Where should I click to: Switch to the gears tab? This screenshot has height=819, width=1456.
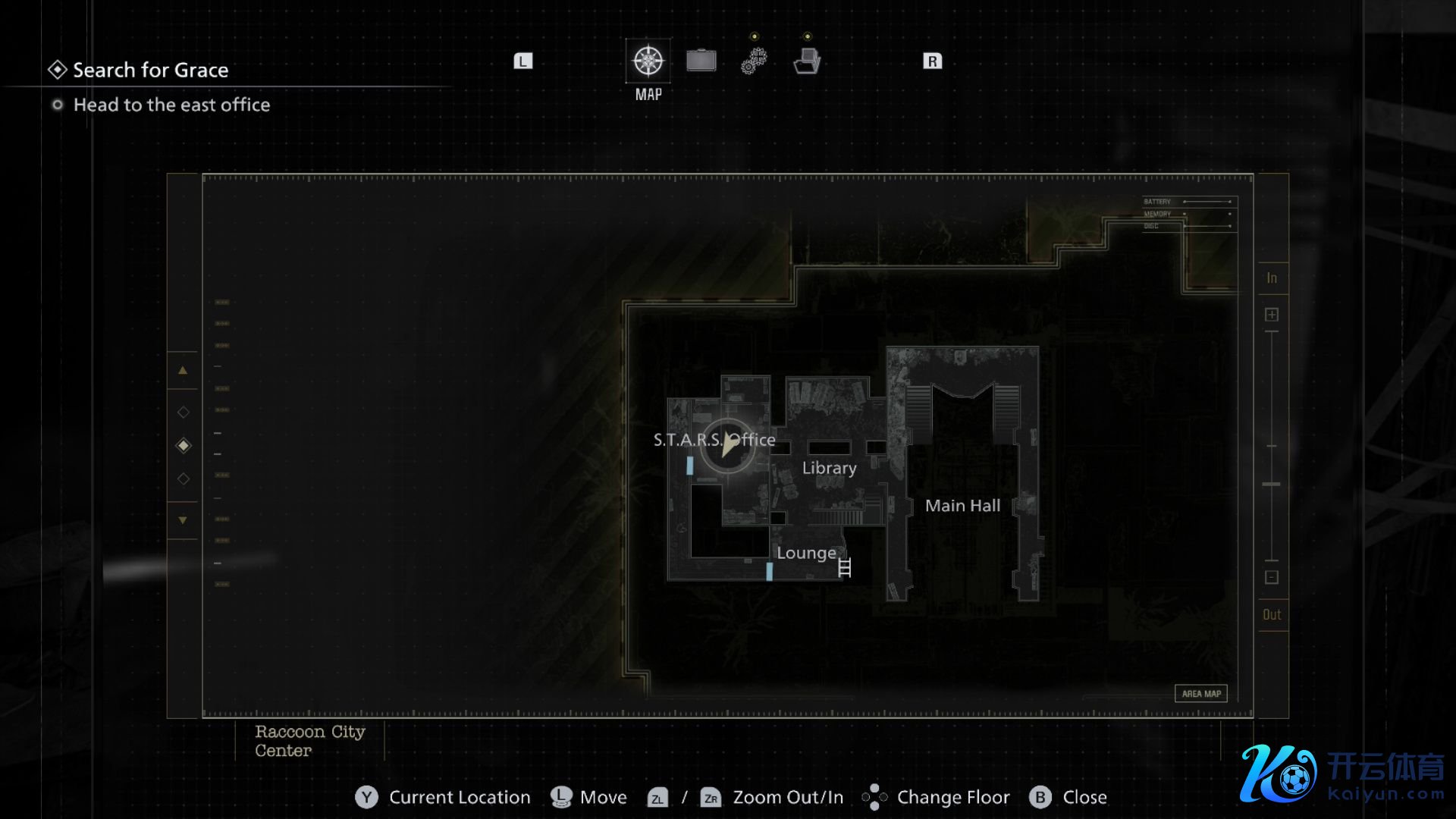coord(754,61)
